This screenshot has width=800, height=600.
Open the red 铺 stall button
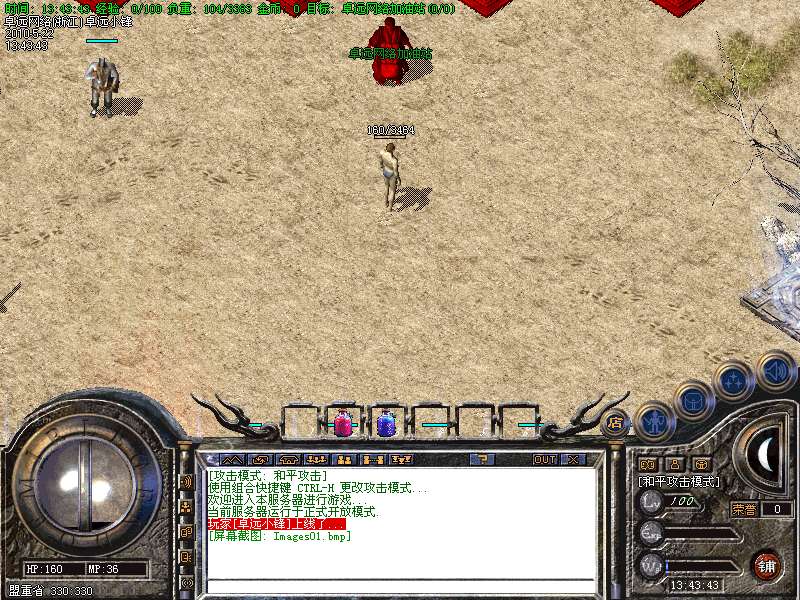(x=766, y=566)
